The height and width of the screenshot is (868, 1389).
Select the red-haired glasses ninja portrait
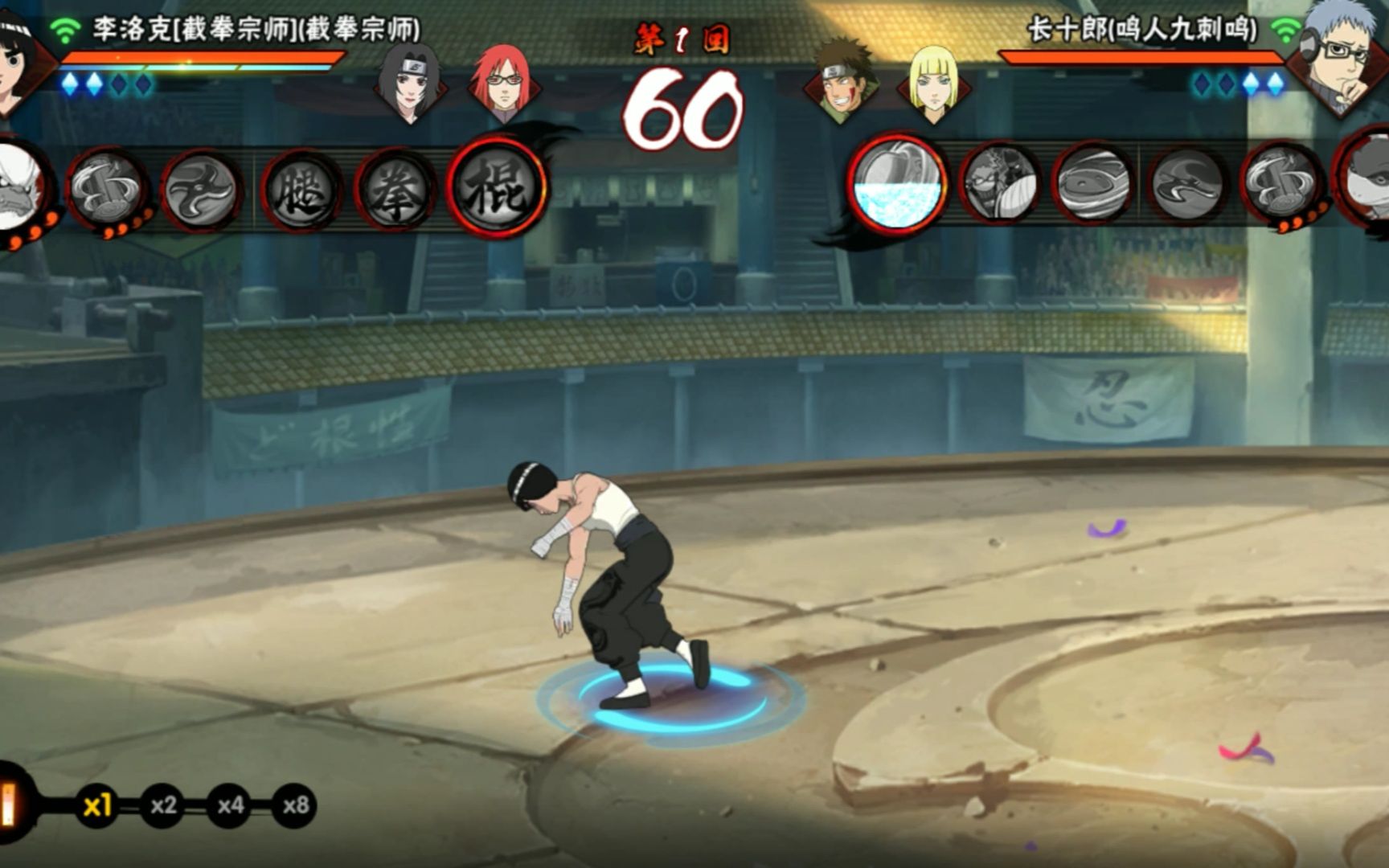click(502, 83)
